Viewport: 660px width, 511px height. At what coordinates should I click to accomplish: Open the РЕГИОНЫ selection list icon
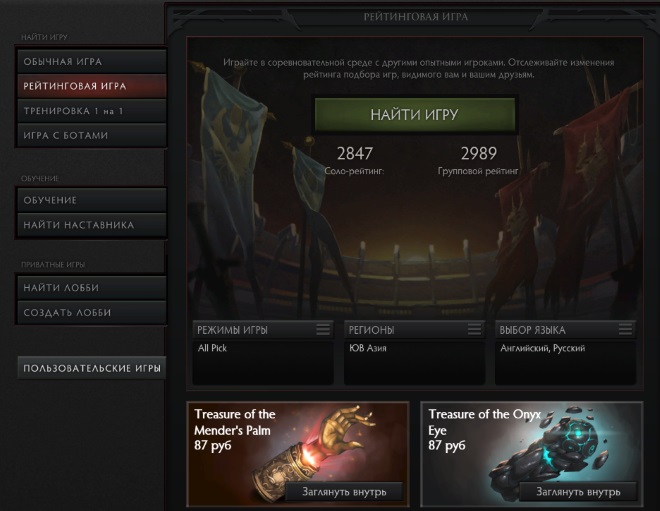(475, 329)
